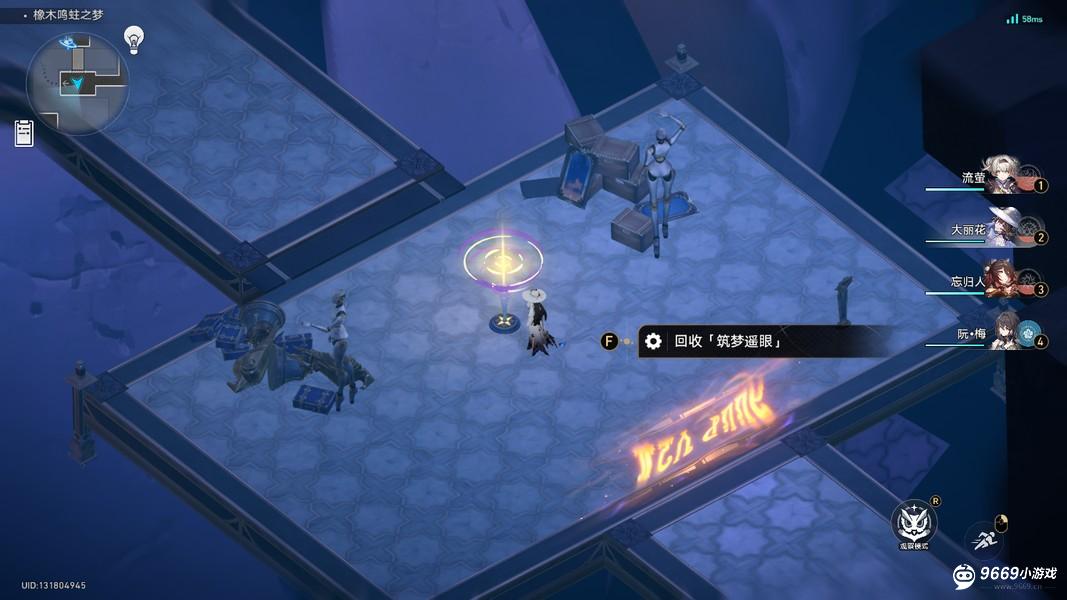Click the lightbulb hint icon
This screenshot has height=600, width=1067.
click(x=133, y=38)
